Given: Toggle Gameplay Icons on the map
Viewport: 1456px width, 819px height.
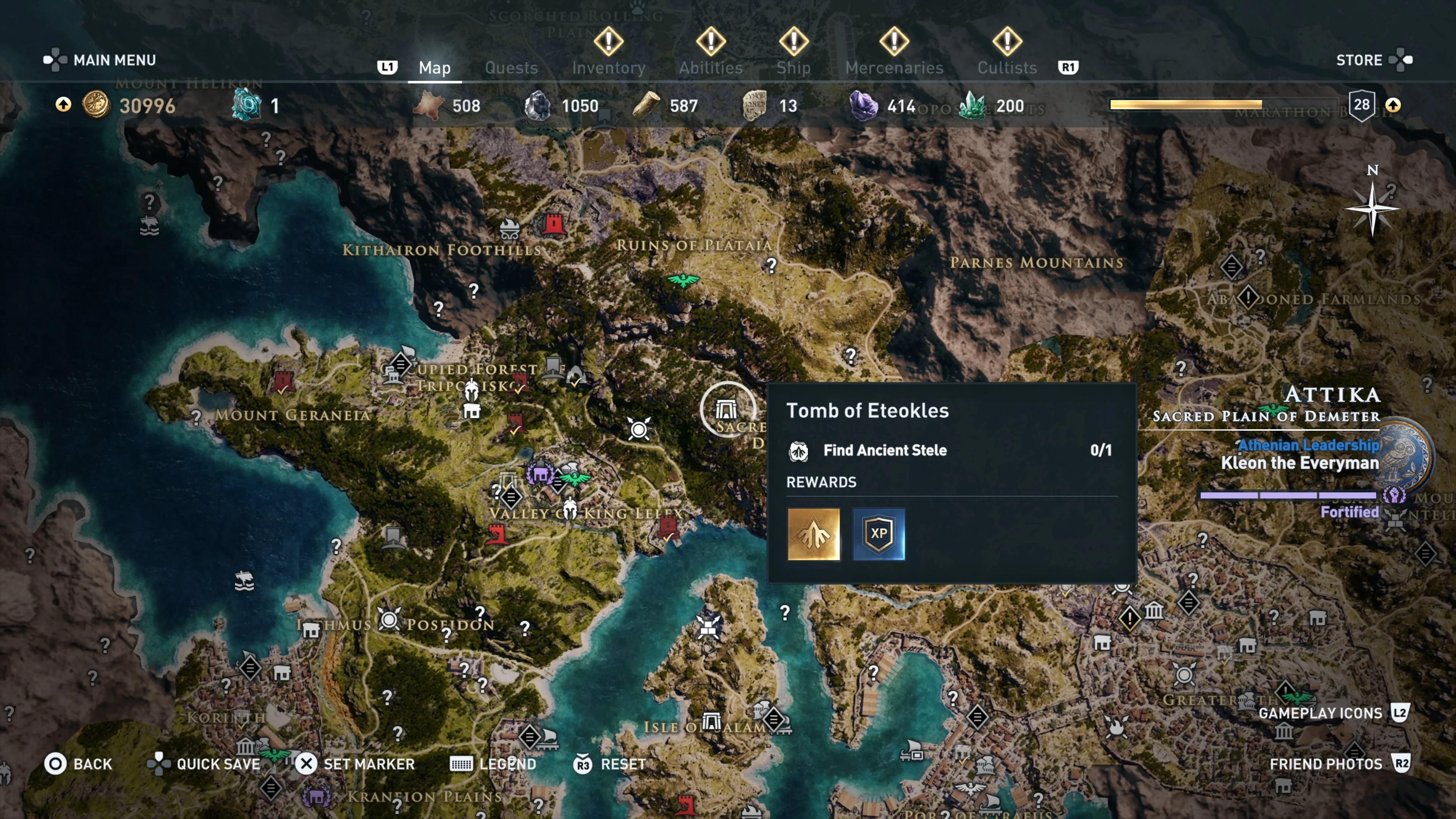Looking at the screenshot, I should coord(1333,713).
